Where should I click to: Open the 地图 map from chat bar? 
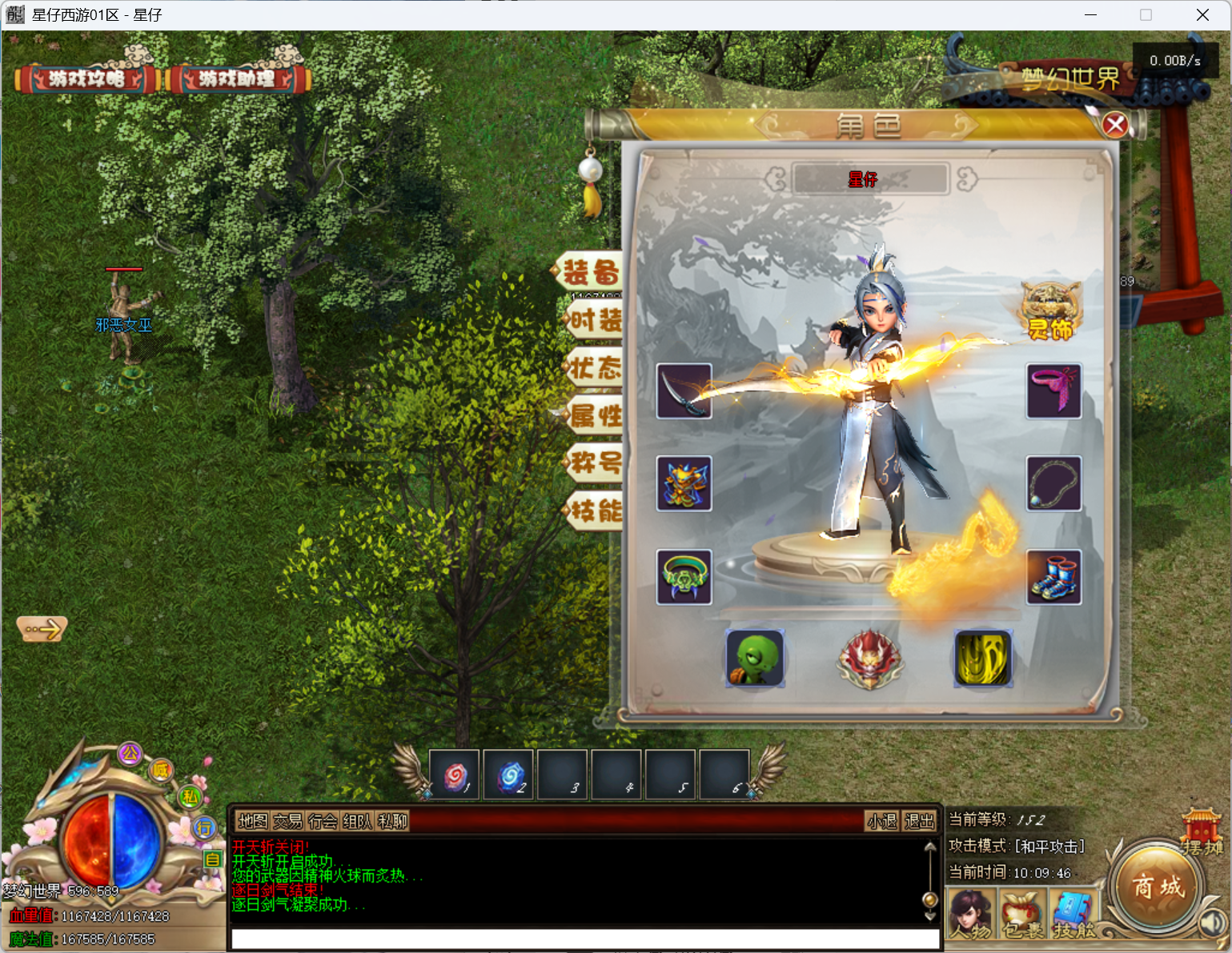tap(253, 821)
